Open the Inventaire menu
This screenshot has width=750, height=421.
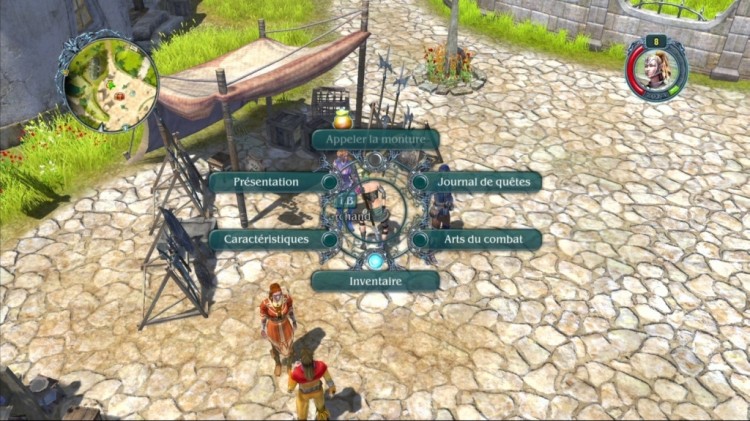tap(375, 281)
